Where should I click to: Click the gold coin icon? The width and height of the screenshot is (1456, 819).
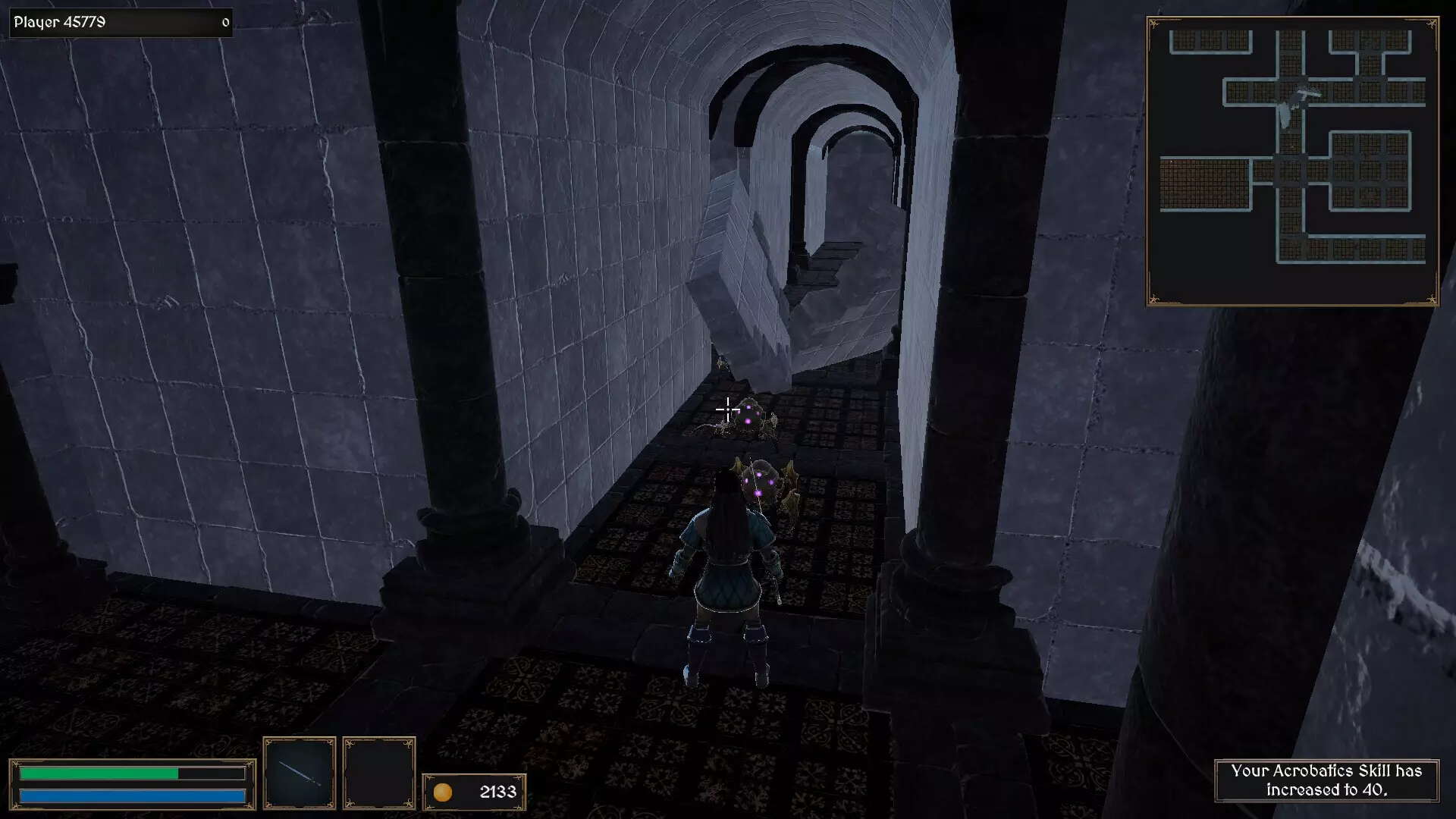click(444, 792)
